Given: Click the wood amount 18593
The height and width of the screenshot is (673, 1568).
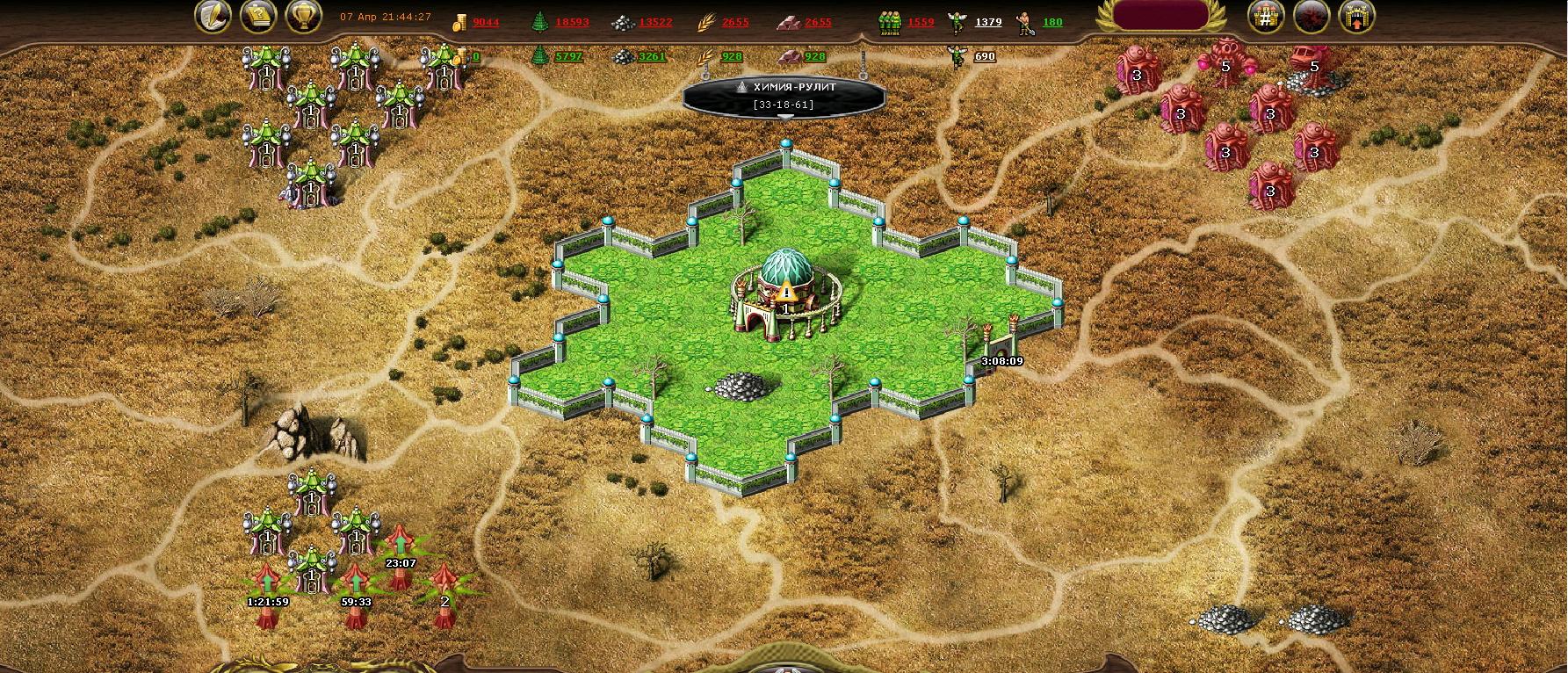Looking at the screenshot, I should 572,22.
